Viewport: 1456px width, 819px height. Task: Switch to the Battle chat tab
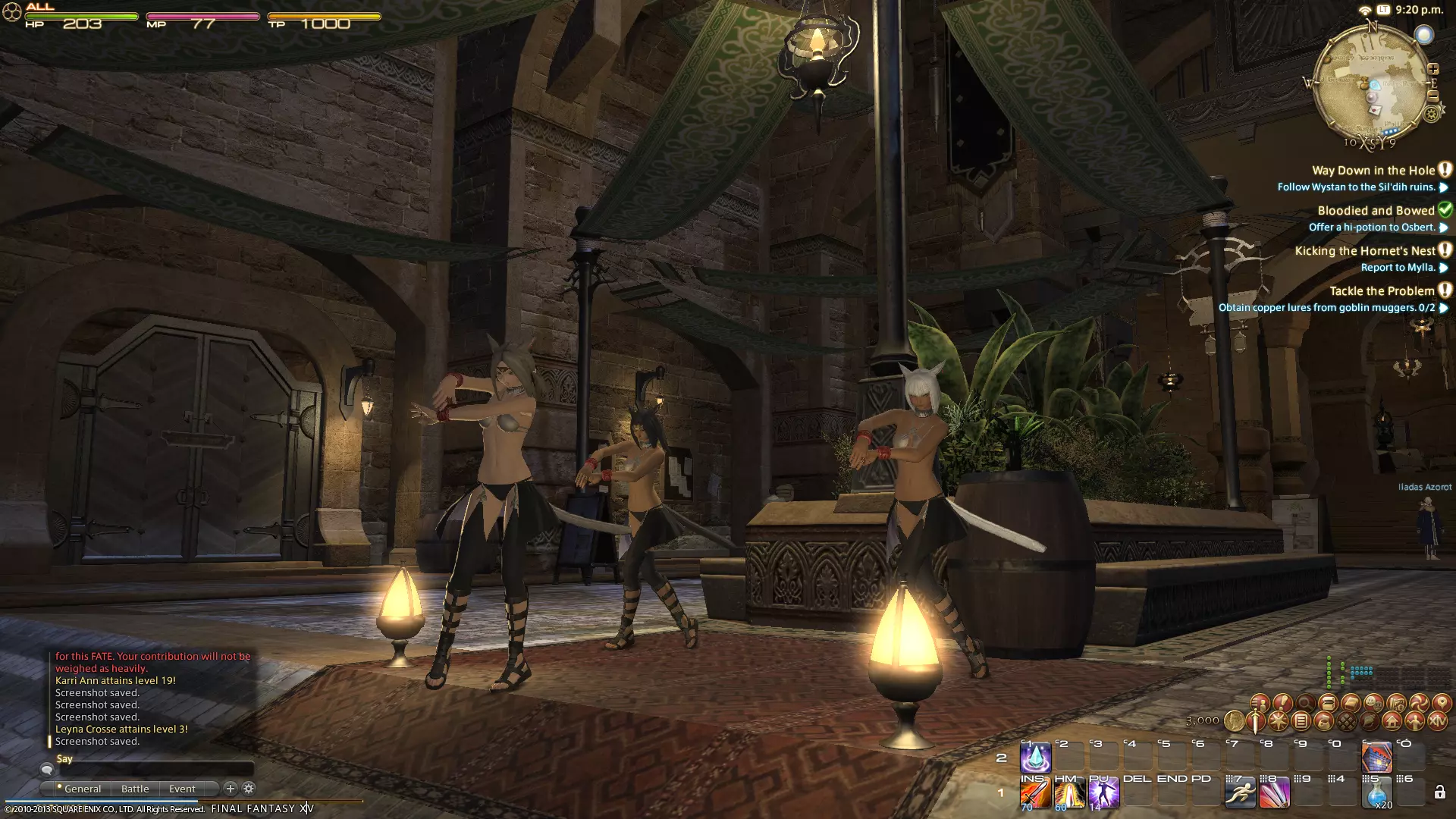pyautogui.click(x=135, y=789)
